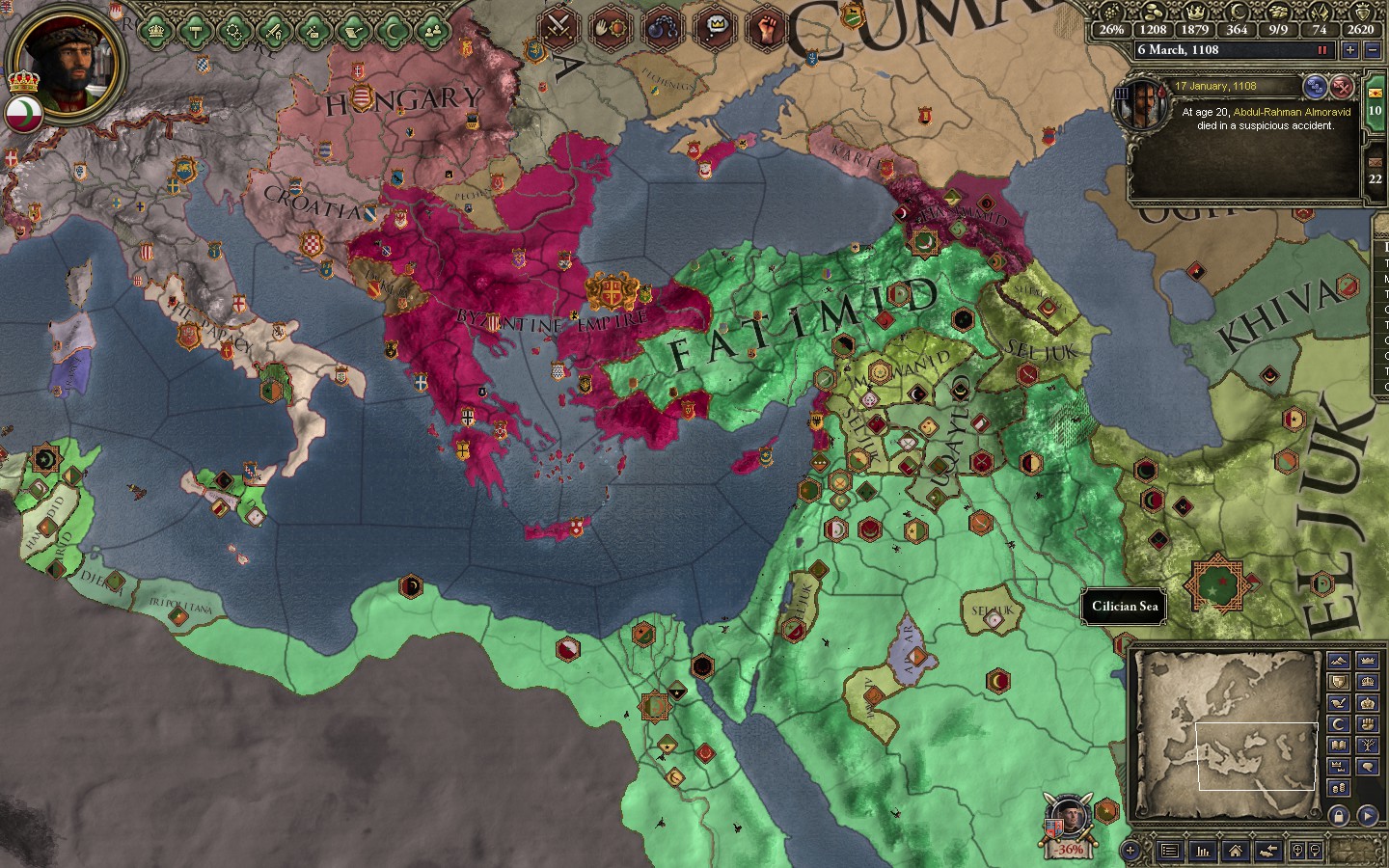1389x868 pixels.
Task: Open the crossed swords military tab
Action: [558, 27]
